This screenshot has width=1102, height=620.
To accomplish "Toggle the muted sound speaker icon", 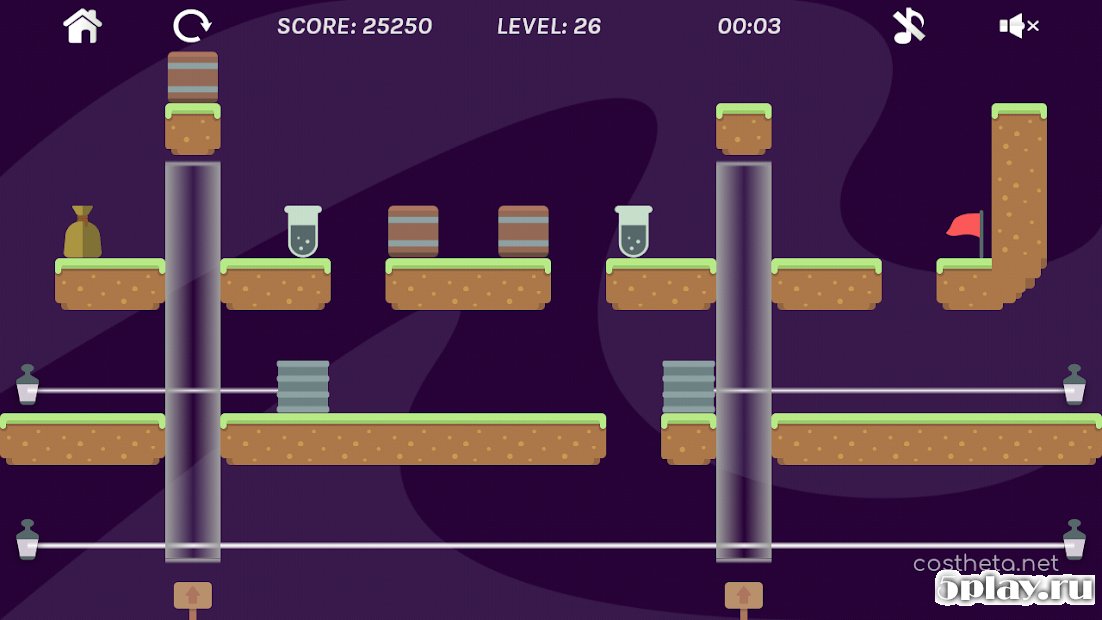I will [x=1018, y=26].
